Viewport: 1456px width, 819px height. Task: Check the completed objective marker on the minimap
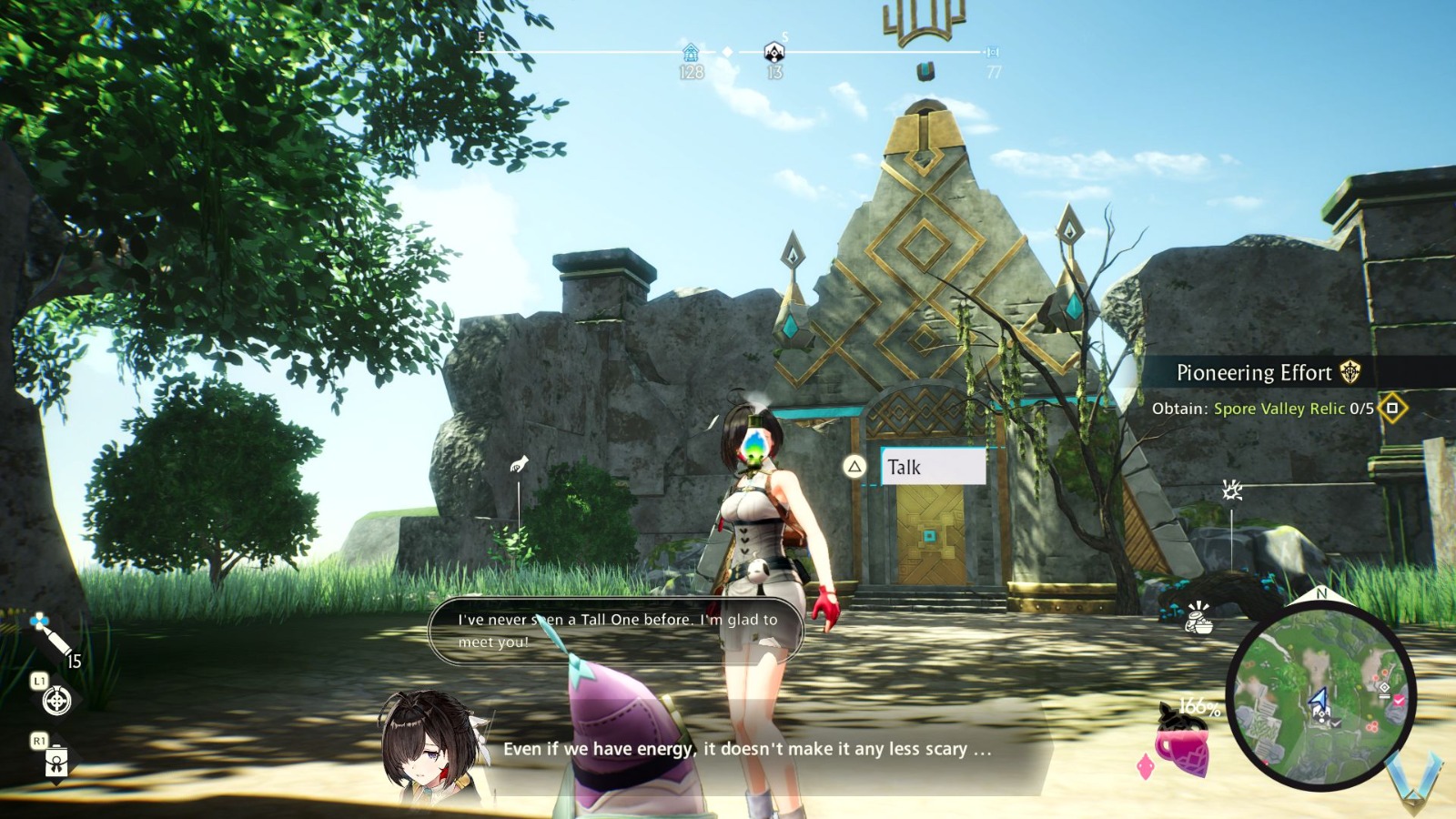(x=1398, y=701)
